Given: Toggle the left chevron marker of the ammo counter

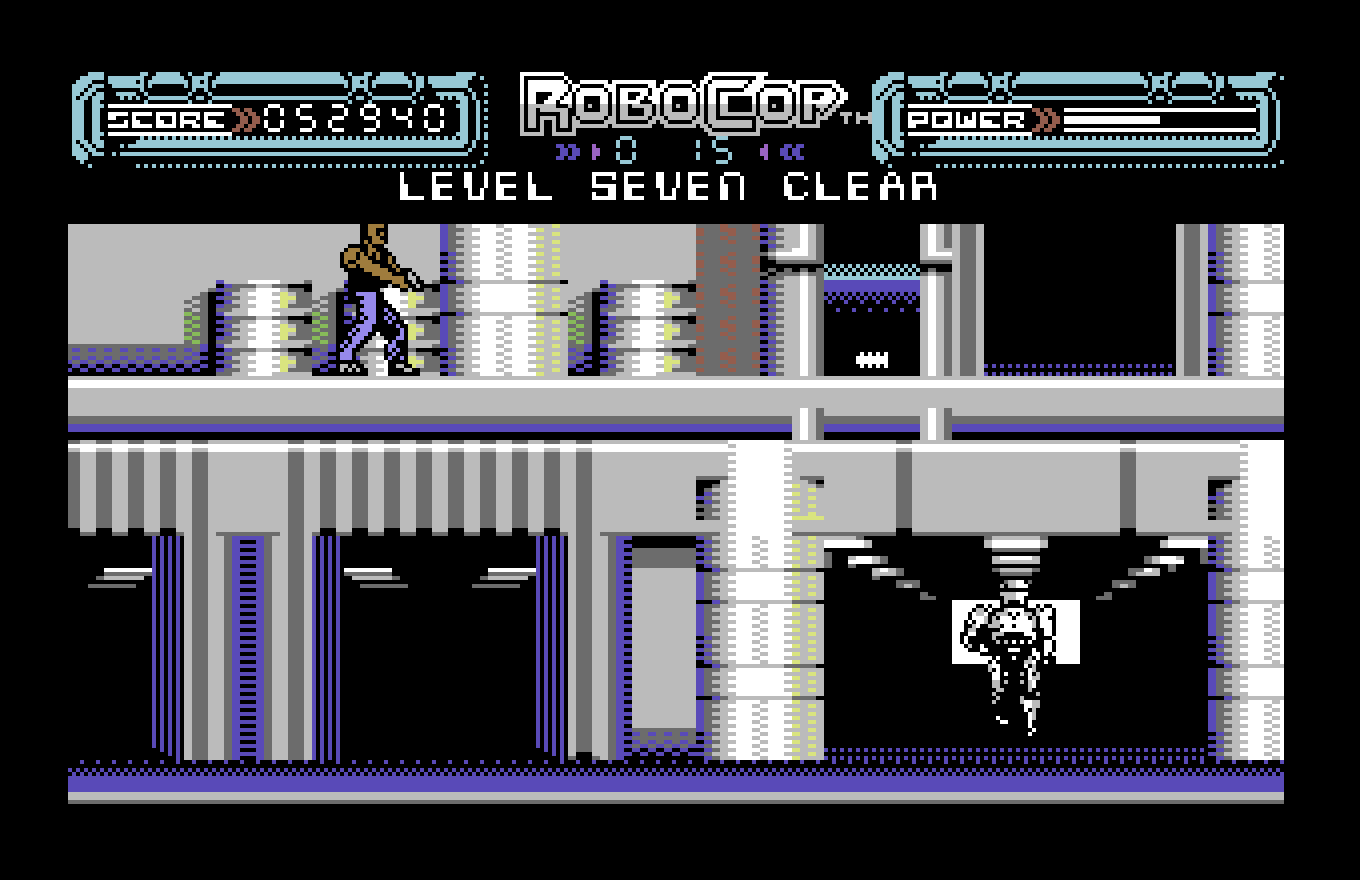Looking at the screenshot, I should pyautogui.click(x=568, y=152).
